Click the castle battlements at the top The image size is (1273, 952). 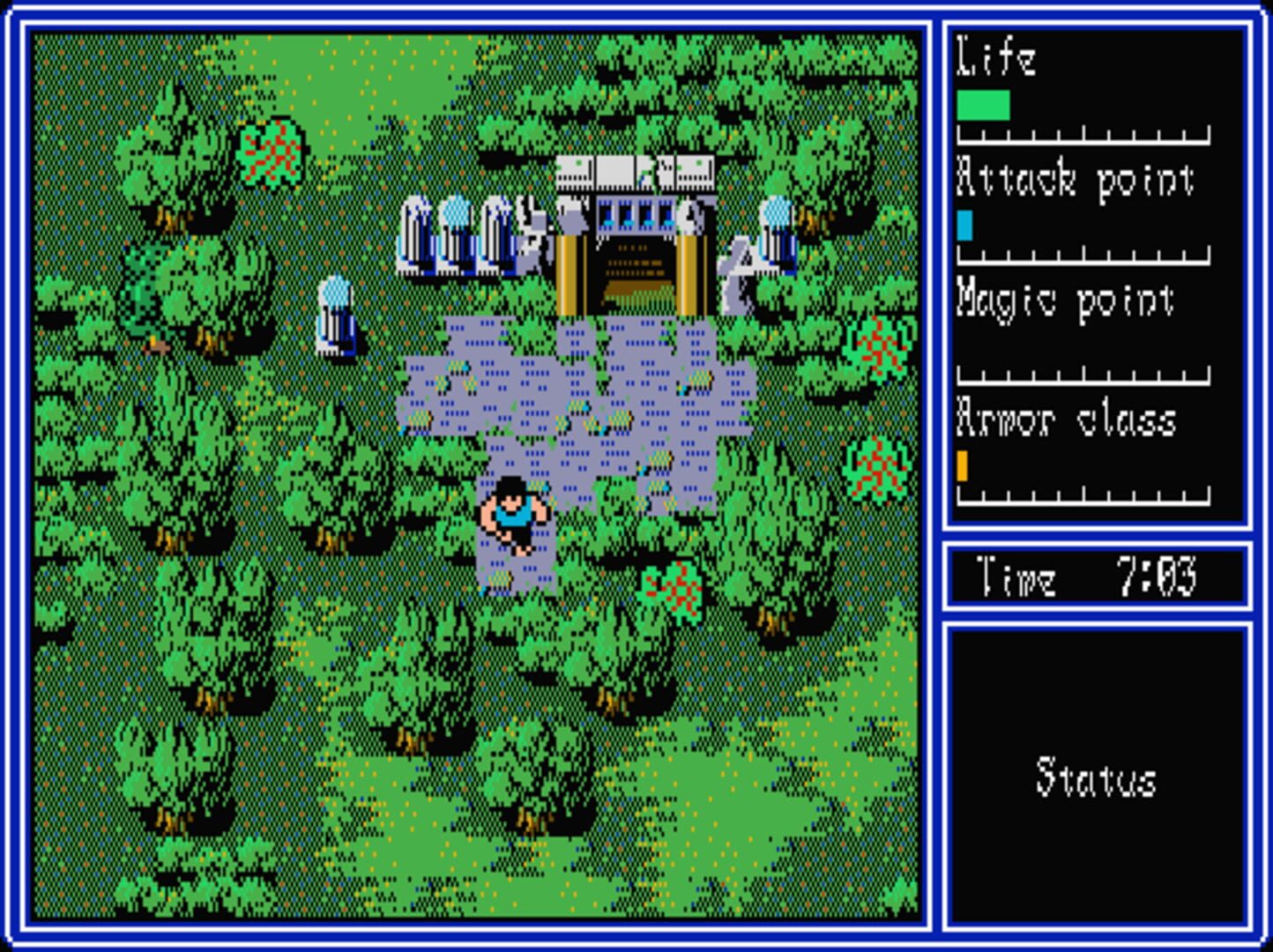(635, 172)
